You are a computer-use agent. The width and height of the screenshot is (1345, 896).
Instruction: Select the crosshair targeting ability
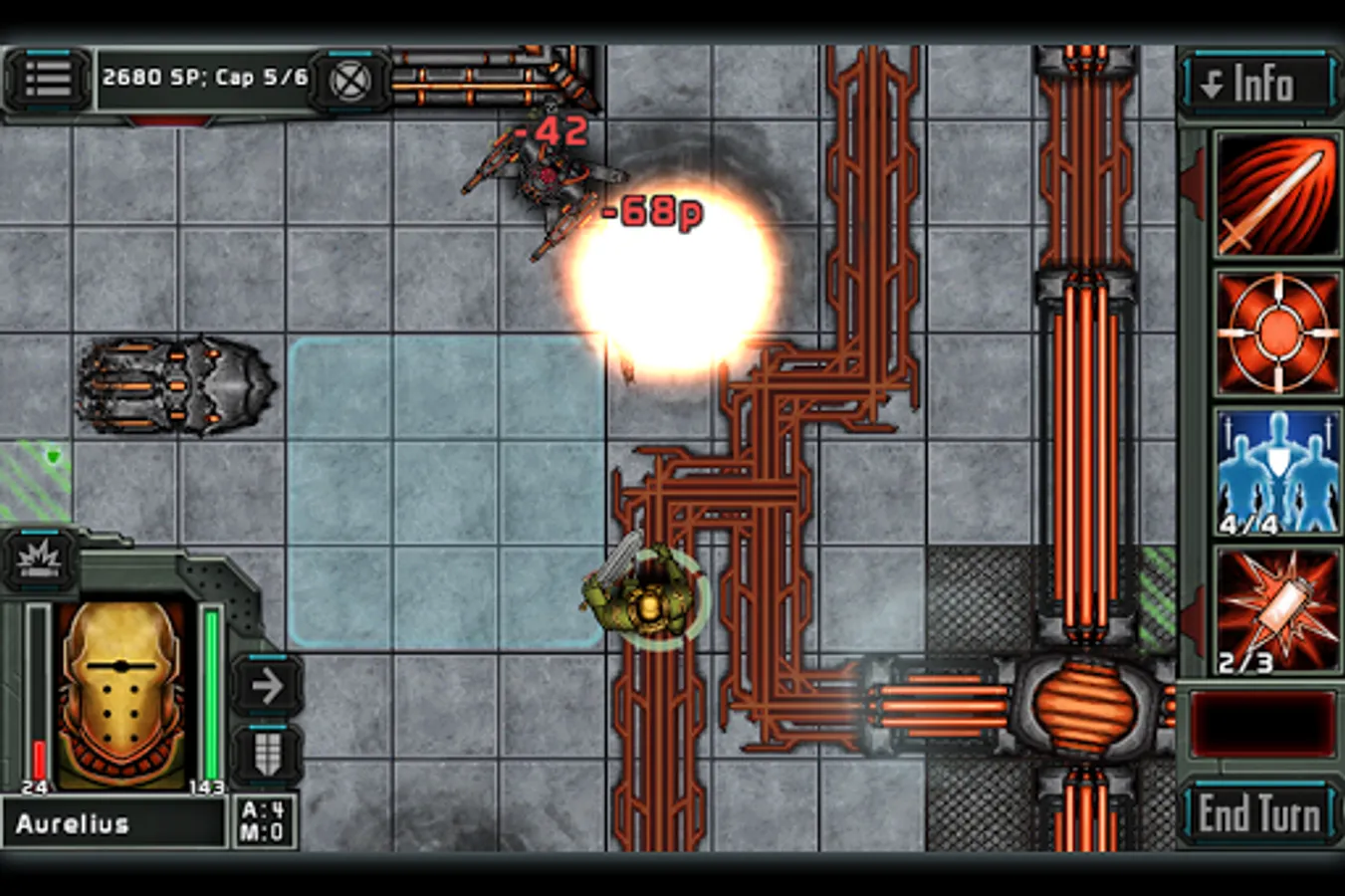point(1276,334)
